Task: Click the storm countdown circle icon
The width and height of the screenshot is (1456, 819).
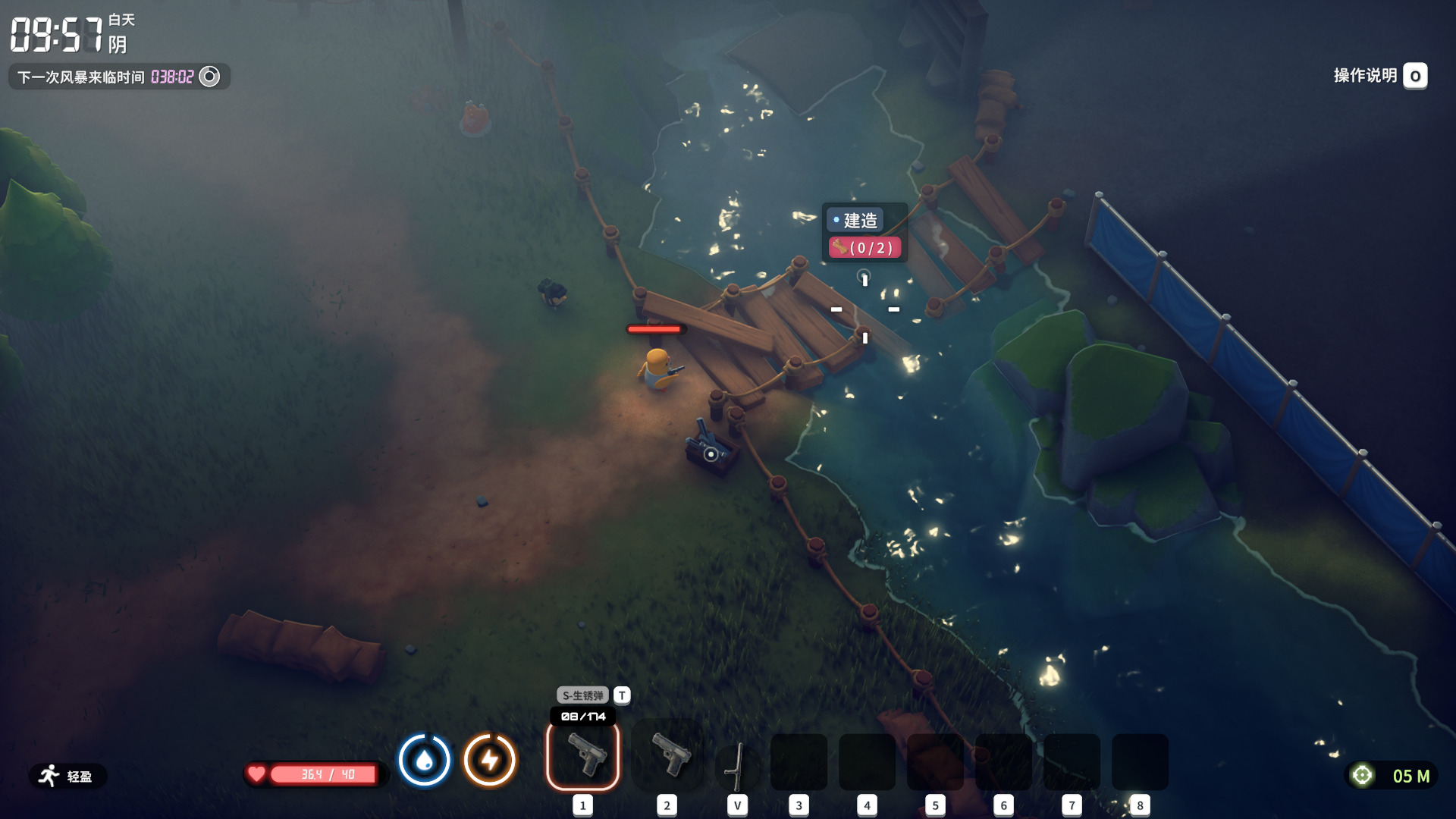Action: click(x=209, y=77)
